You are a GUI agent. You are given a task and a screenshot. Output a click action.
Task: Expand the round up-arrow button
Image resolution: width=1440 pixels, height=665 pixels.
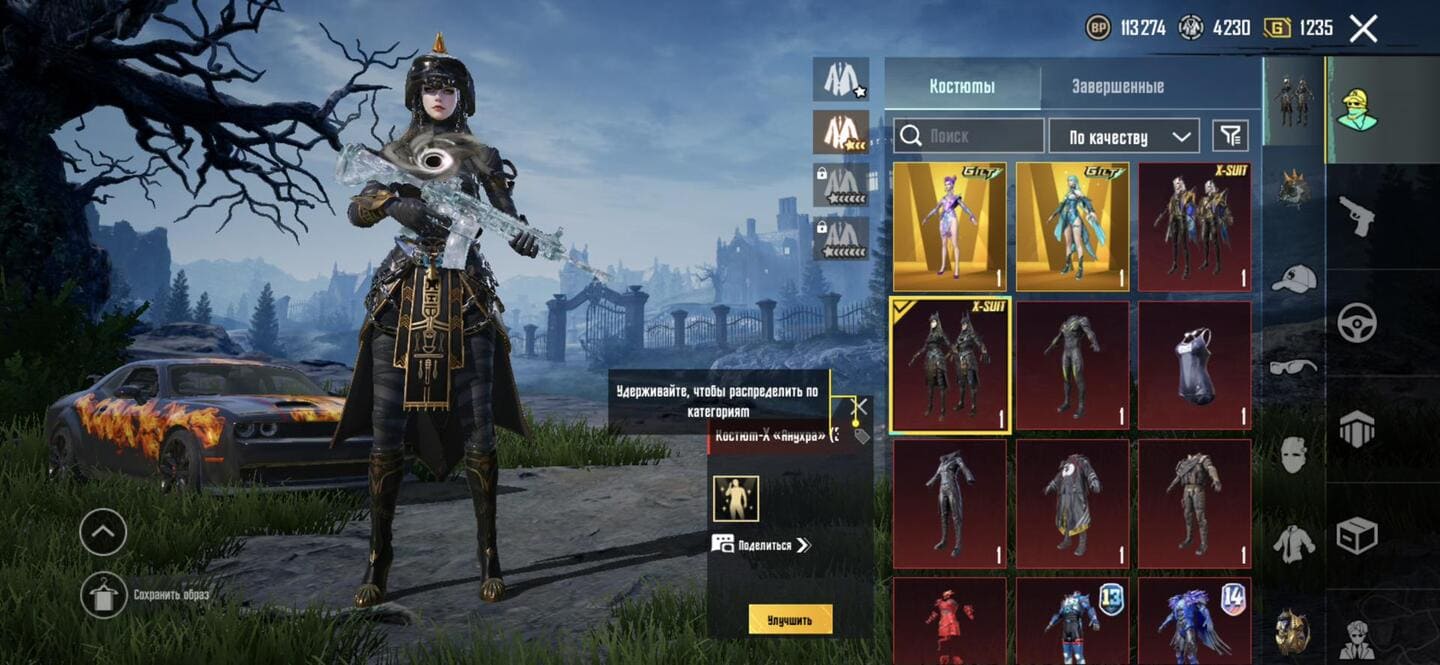(x=103, y=532)
